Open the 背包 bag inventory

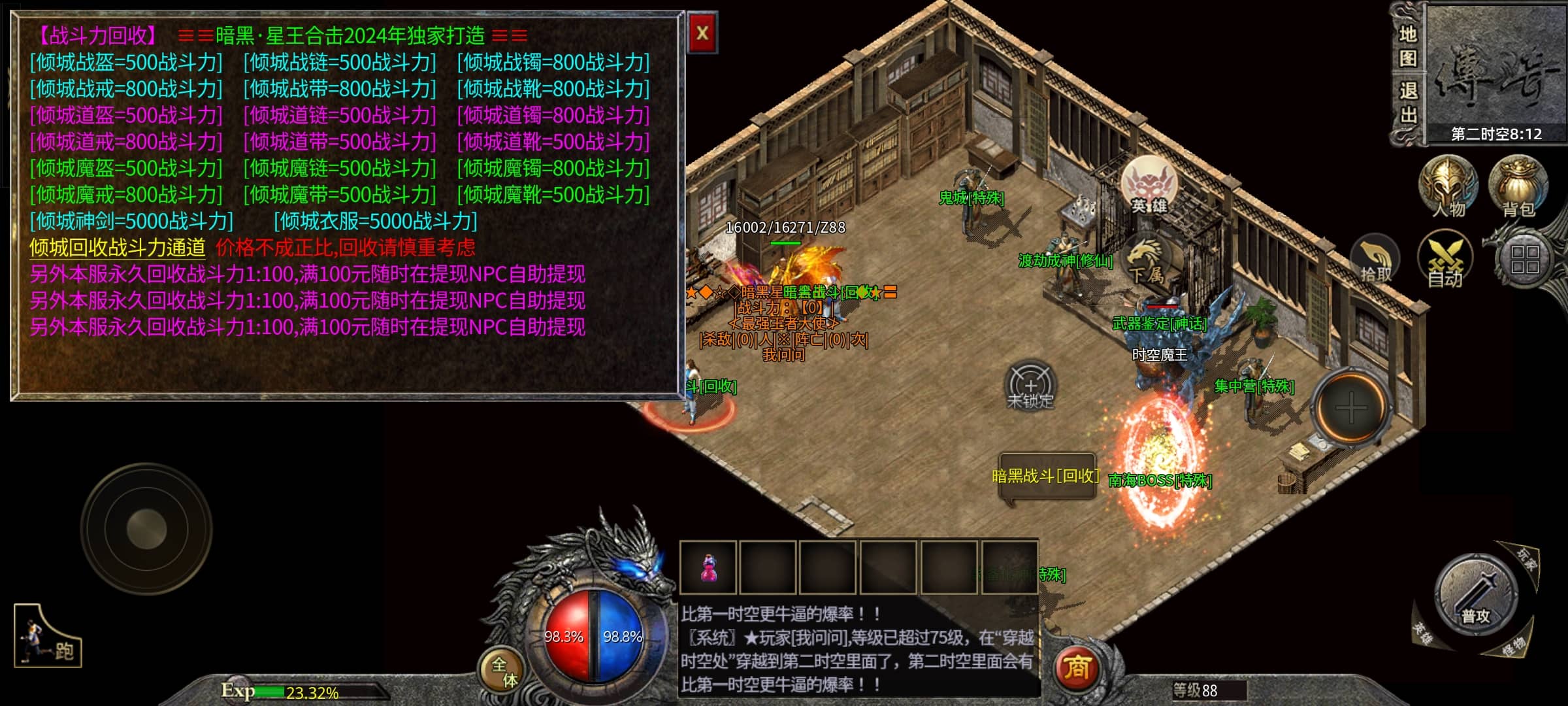click(1518, 187)
